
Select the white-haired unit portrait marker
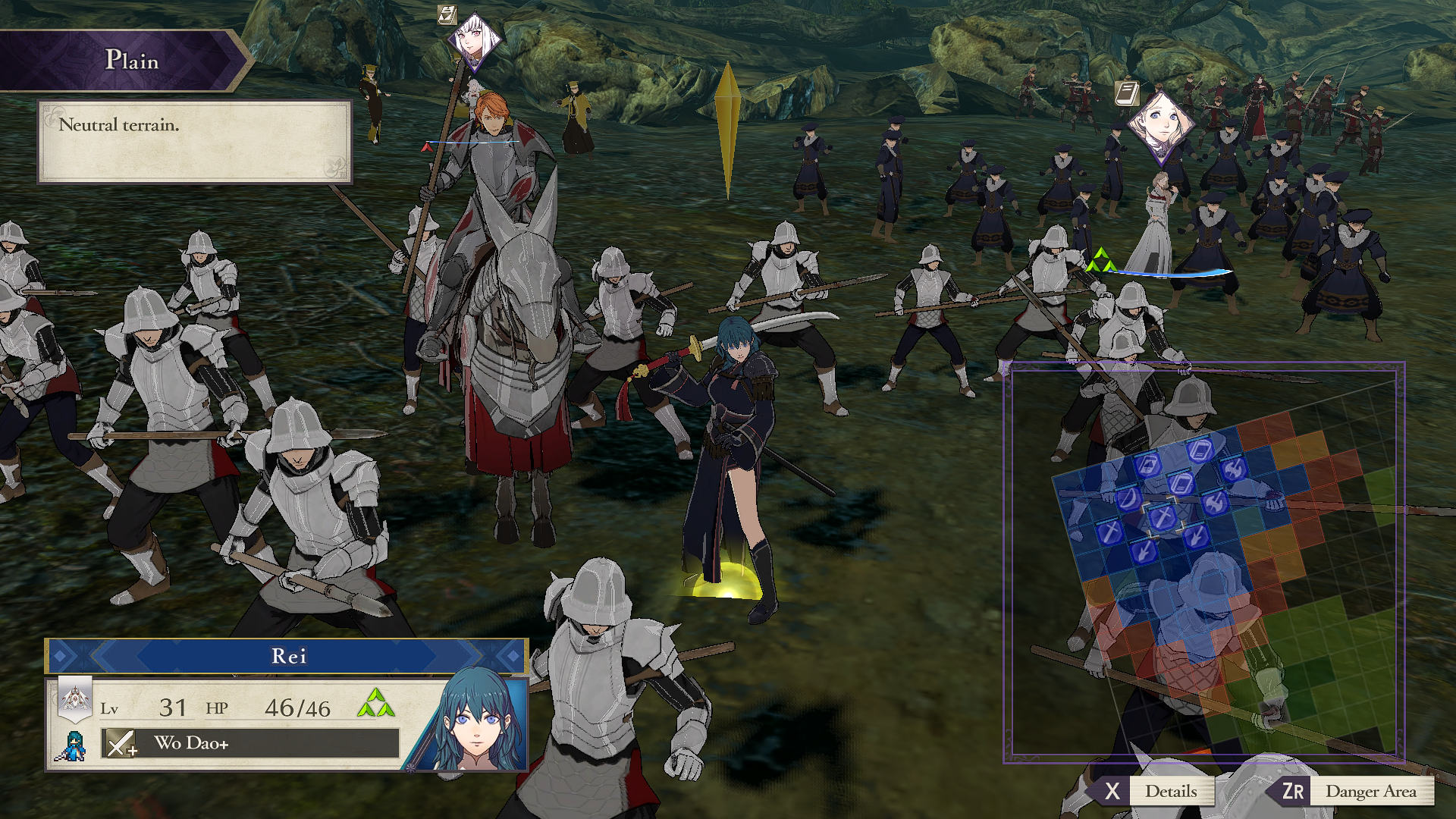[x=475, y=40]
